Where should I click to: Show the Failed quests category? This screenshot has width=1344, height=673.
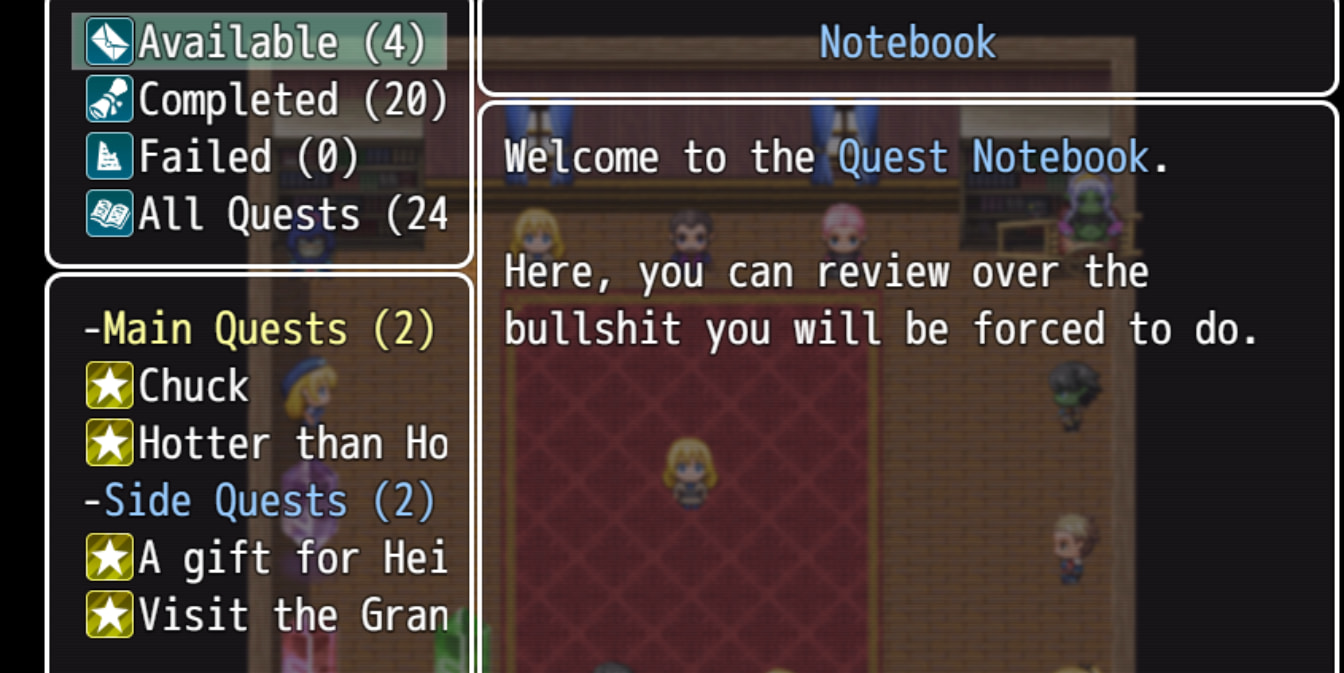tap(224, 158)
